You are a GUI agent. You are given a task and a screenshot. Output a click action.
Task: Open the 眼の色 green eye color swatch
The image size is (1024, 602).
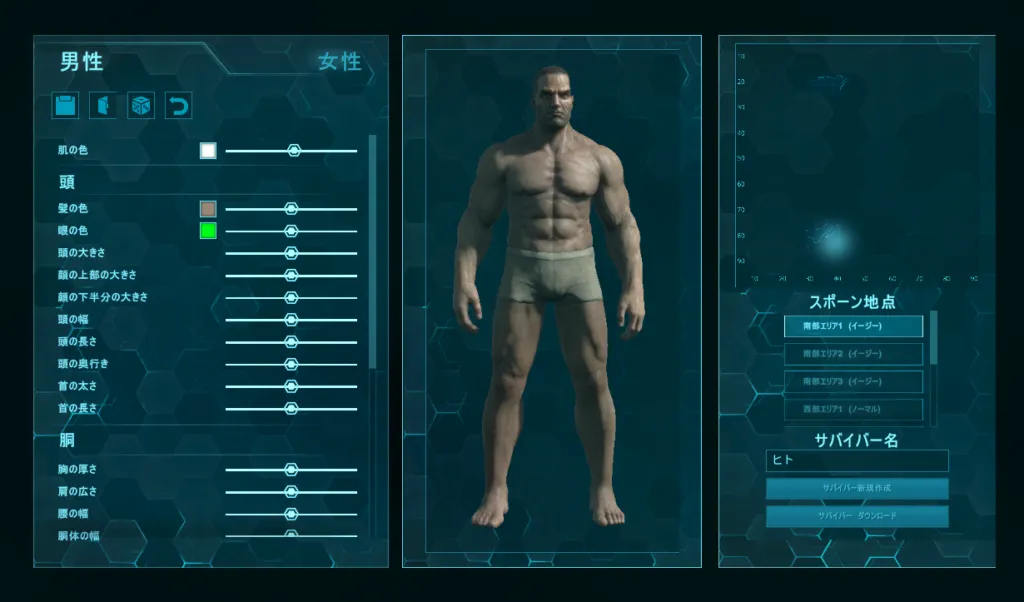point(208,231)
